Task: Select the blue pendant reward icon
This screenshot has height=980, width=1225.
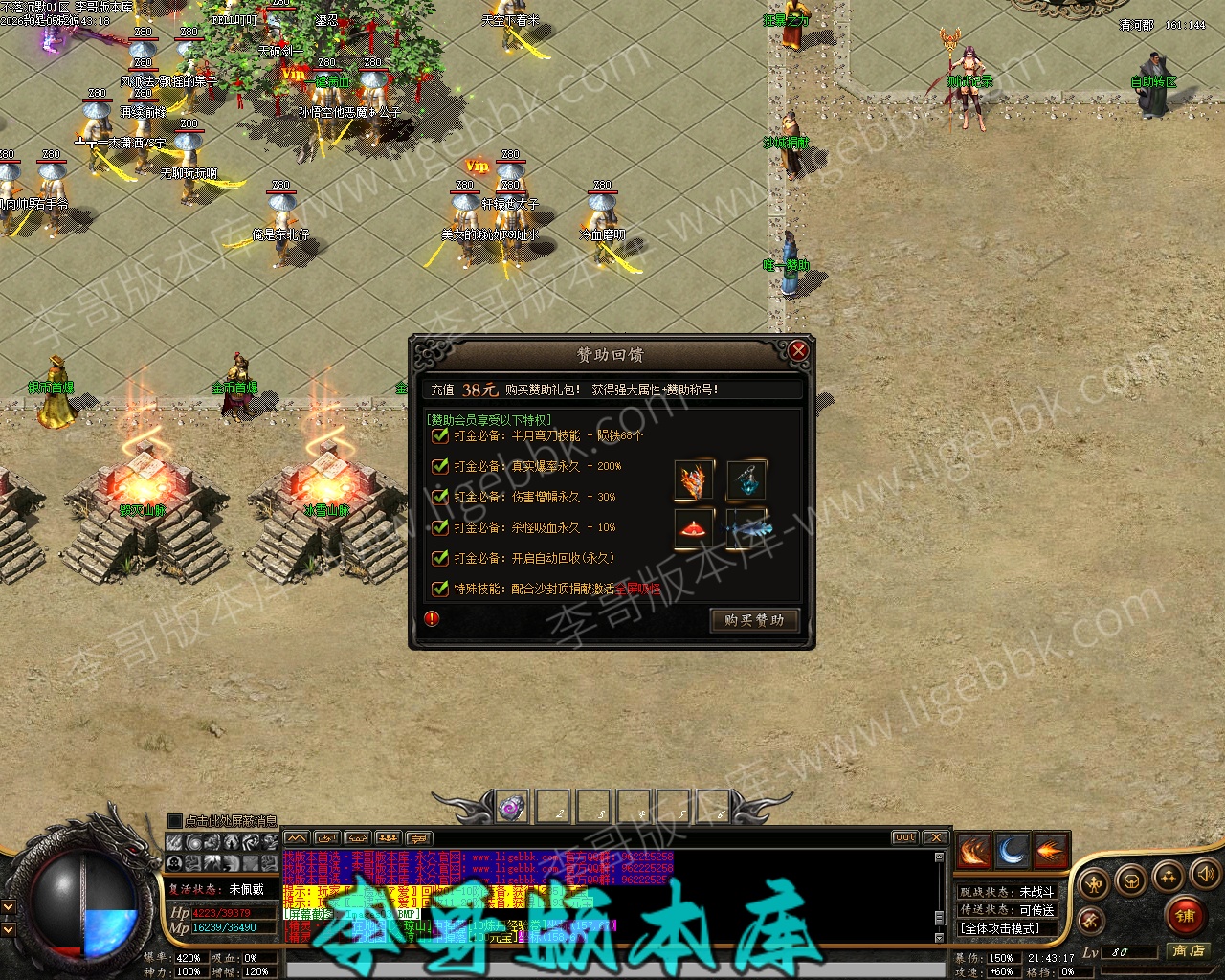Action: [746, 480]
